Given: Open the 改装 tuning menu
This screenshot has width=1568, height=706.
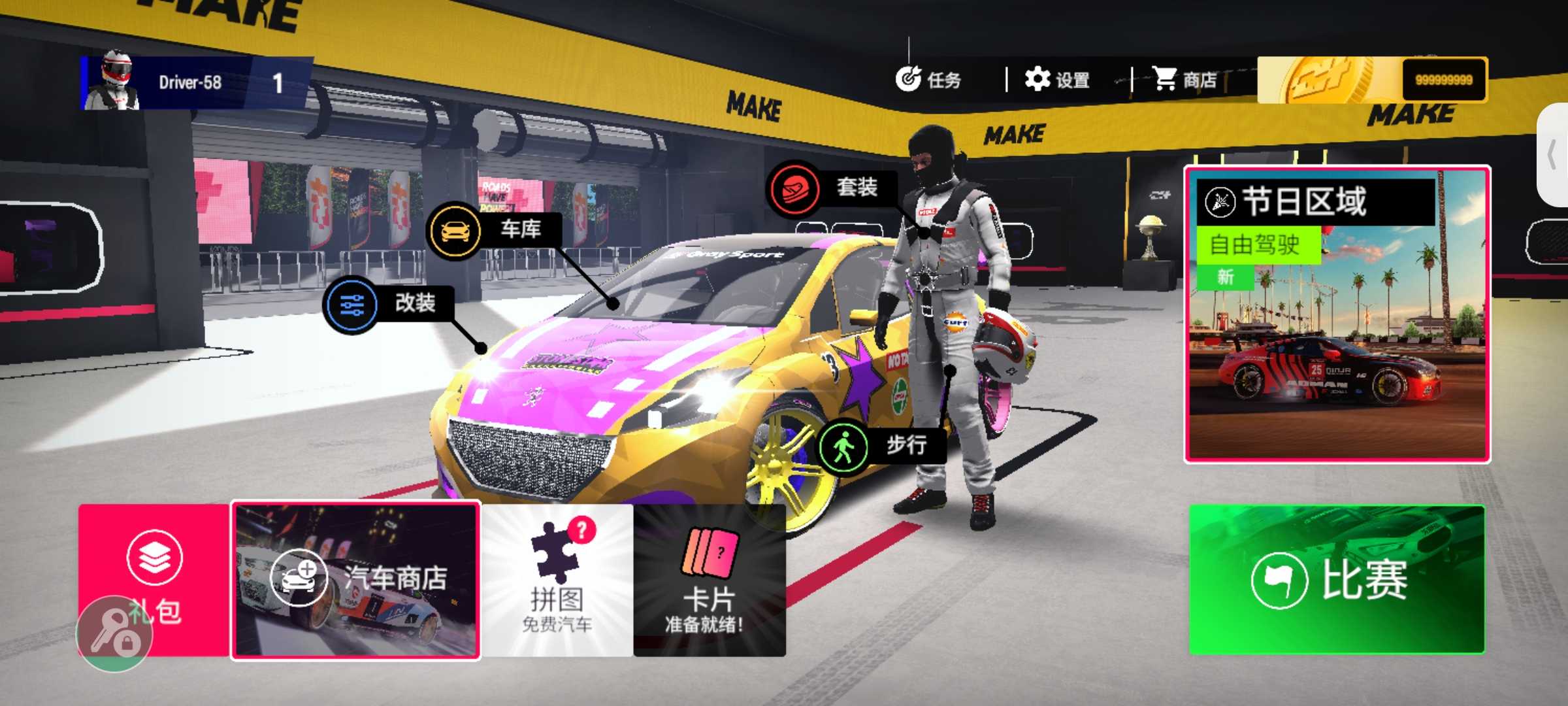Looking at the screenshot, I should (389, 304).
